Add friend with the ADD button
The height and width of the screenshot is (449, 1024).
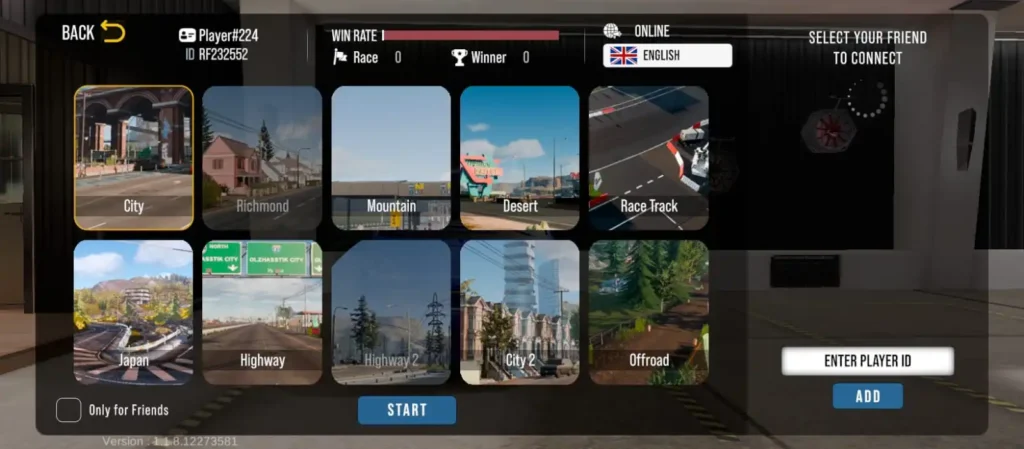tap(867, 396)
